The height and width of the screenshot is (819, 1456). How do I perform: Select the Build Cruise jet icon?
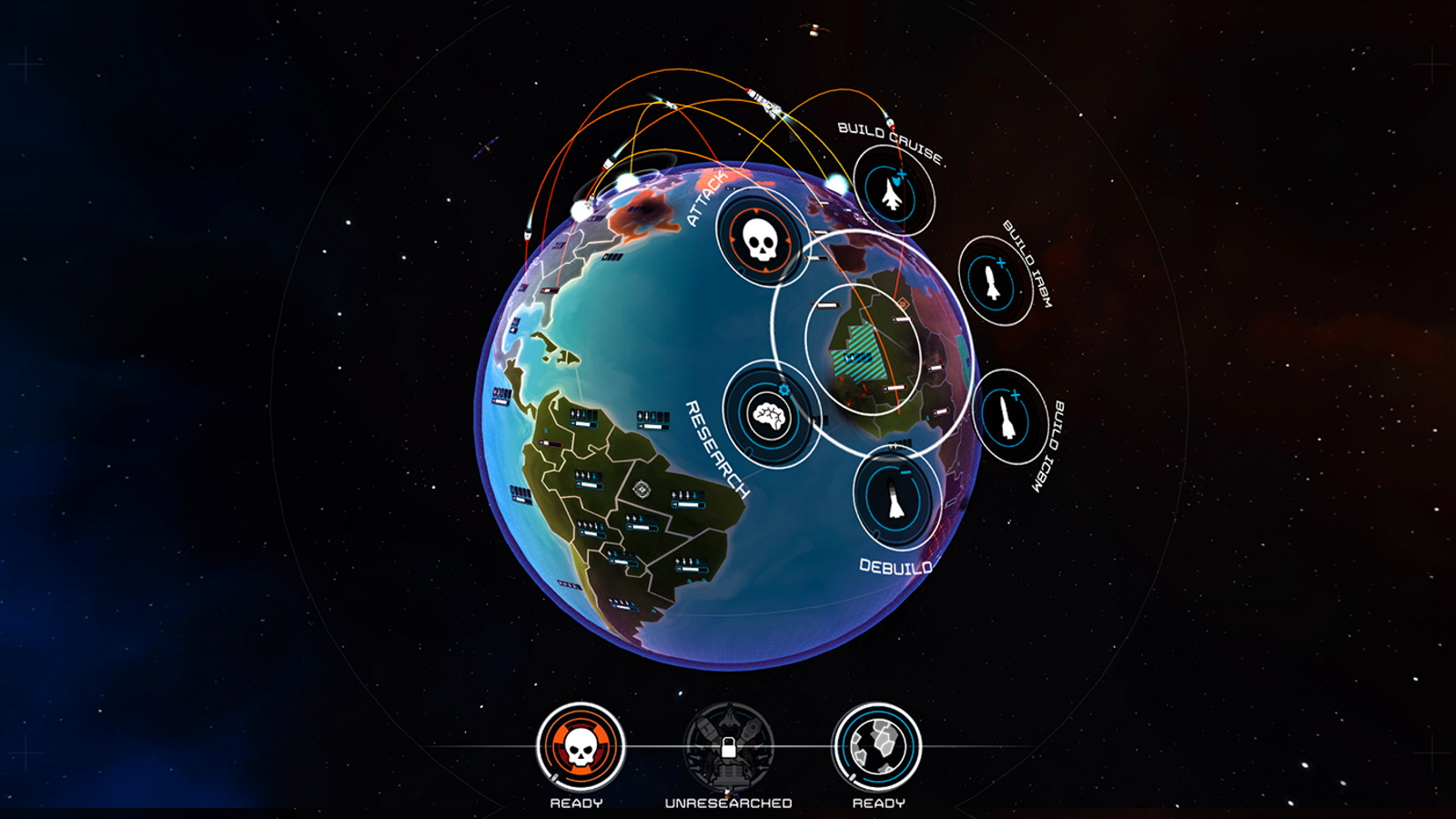coord(895,191)
